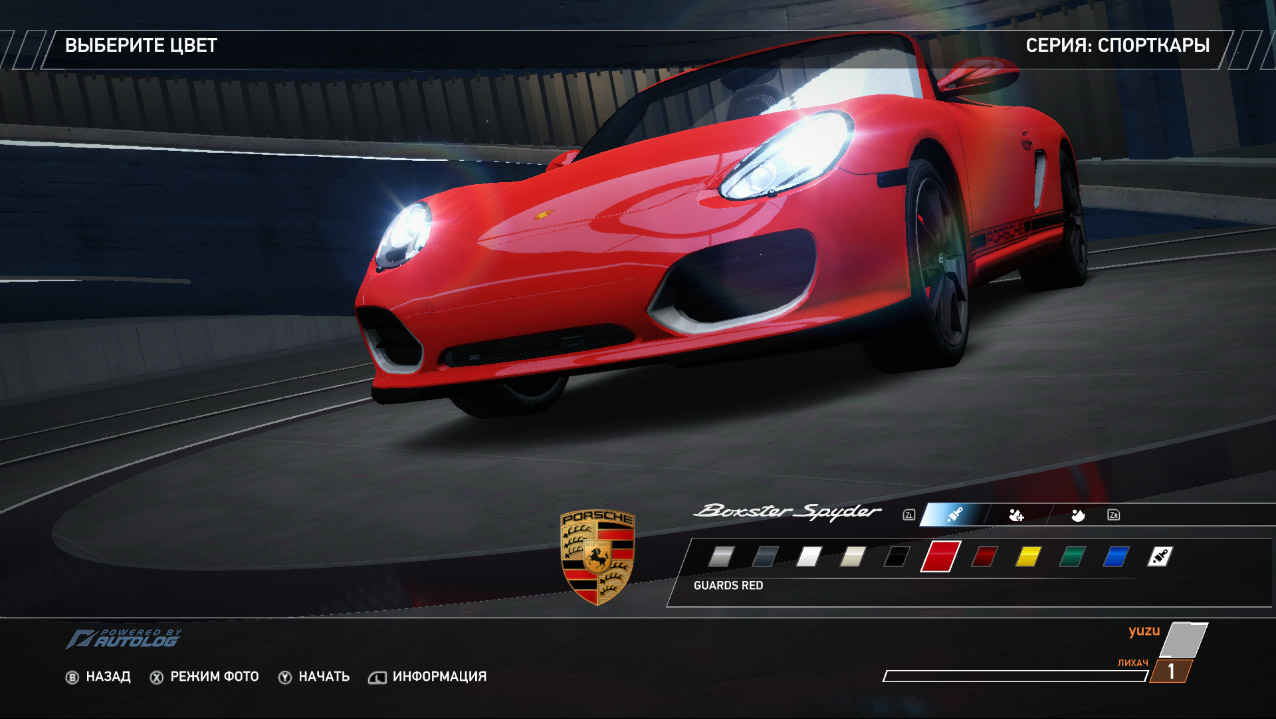This screenshot has height=719, width=1276.
Task: Switch to the highlighted paint brush tab
Action: click(954, 515)
